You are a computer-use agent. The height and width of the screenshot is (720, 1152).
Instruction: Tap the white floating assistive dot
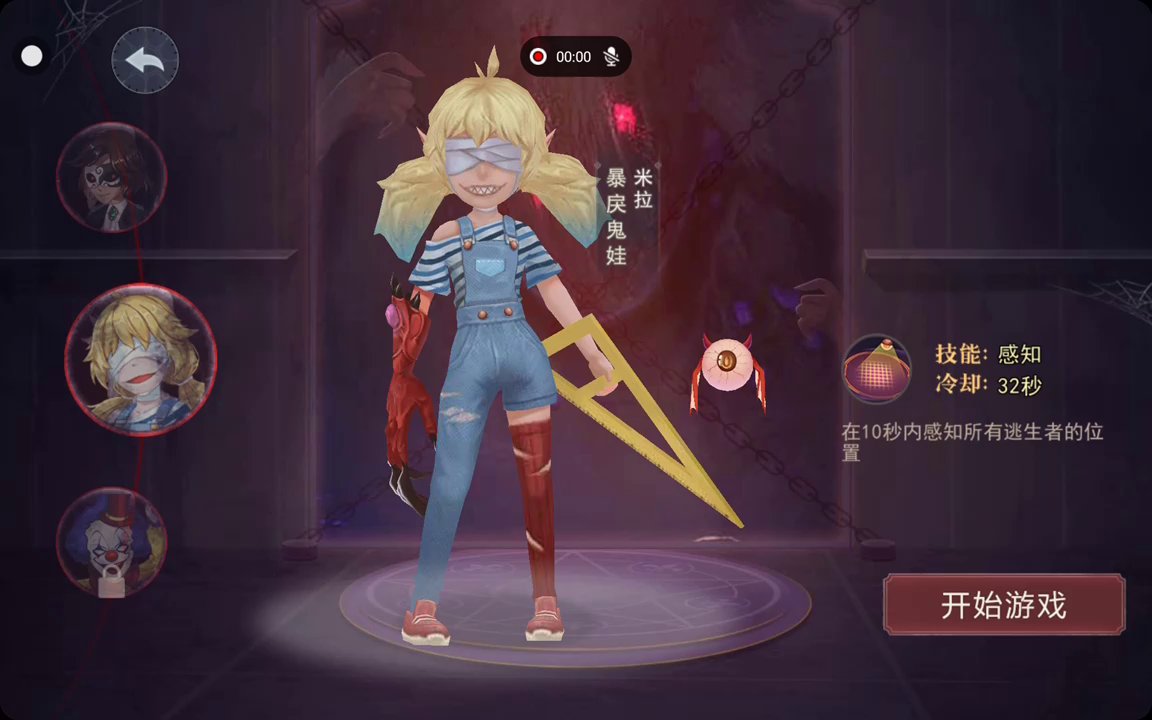pos(32,56)
